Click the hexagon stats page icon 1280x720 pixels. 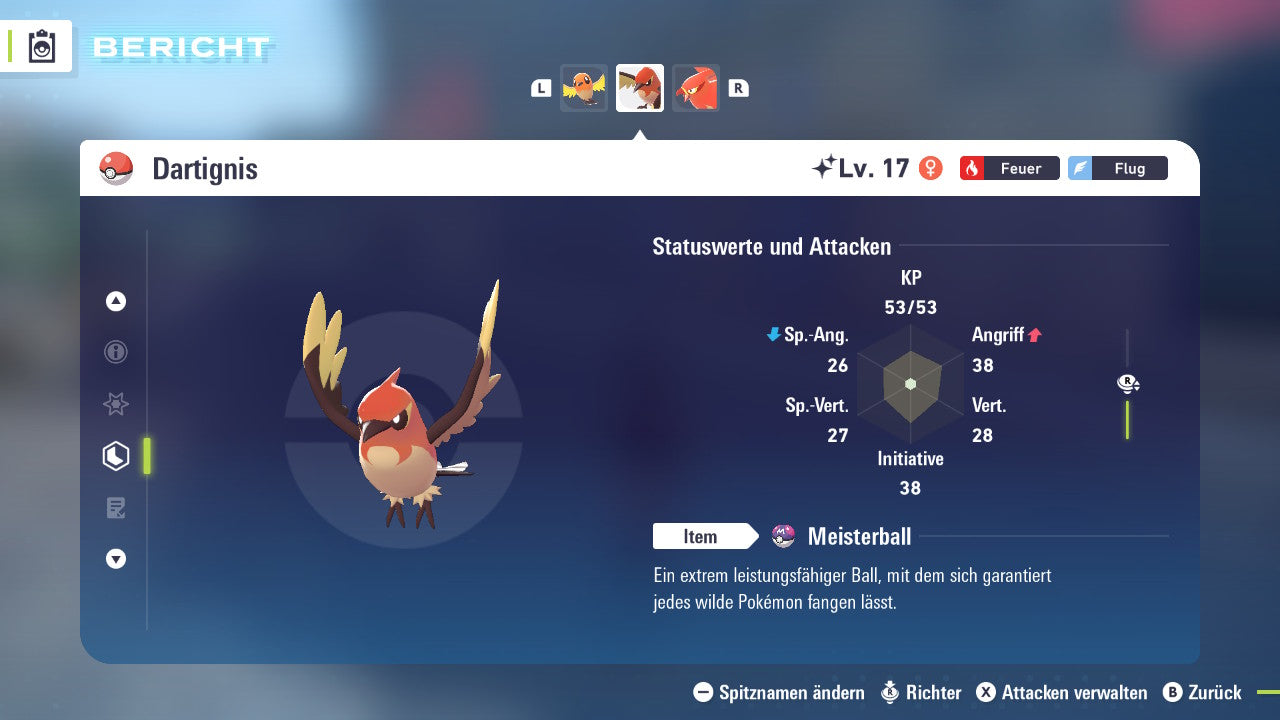point(116,456)
